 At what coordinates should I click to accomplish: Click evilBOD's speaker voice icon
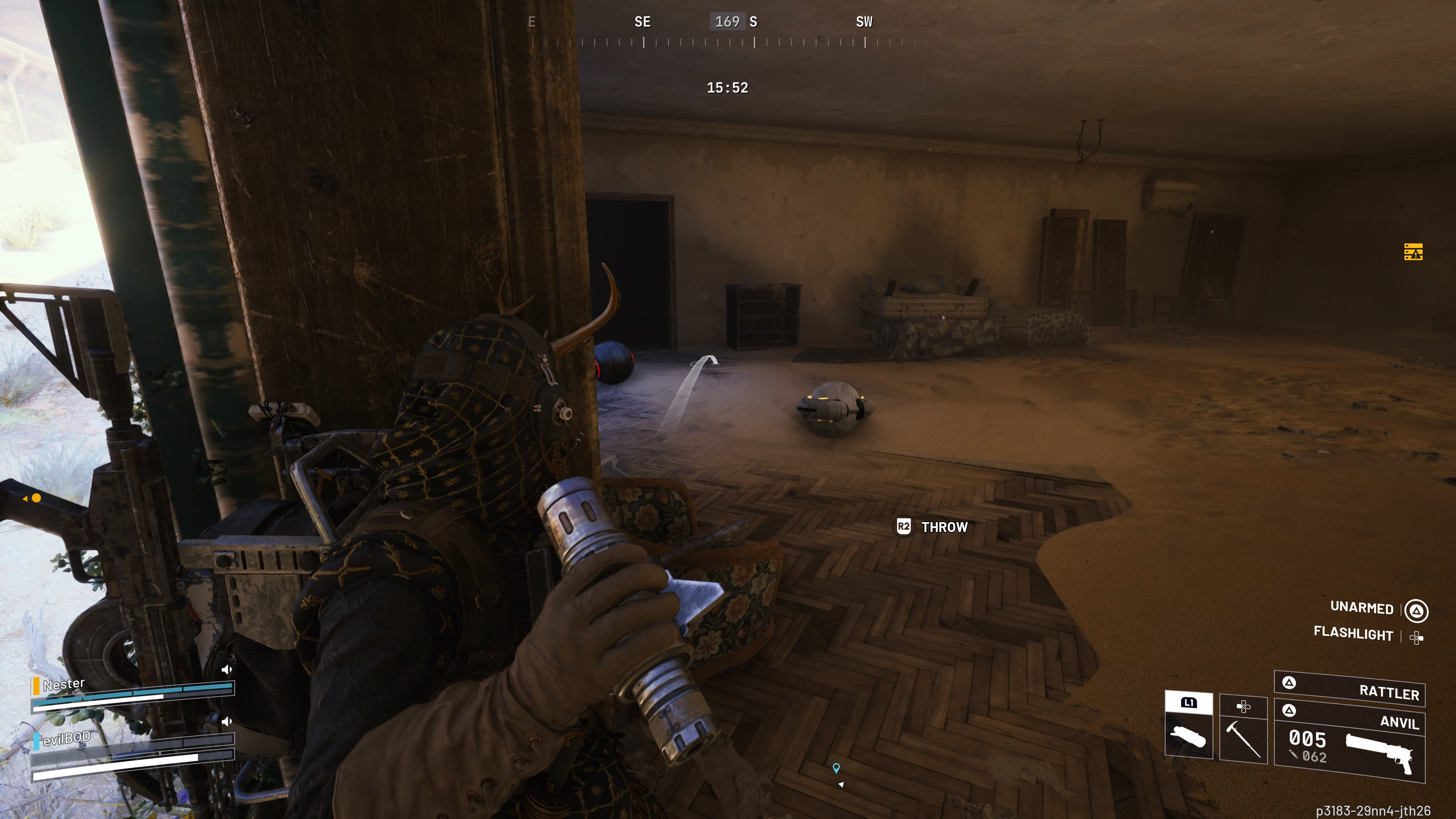(x=227, y=722)
